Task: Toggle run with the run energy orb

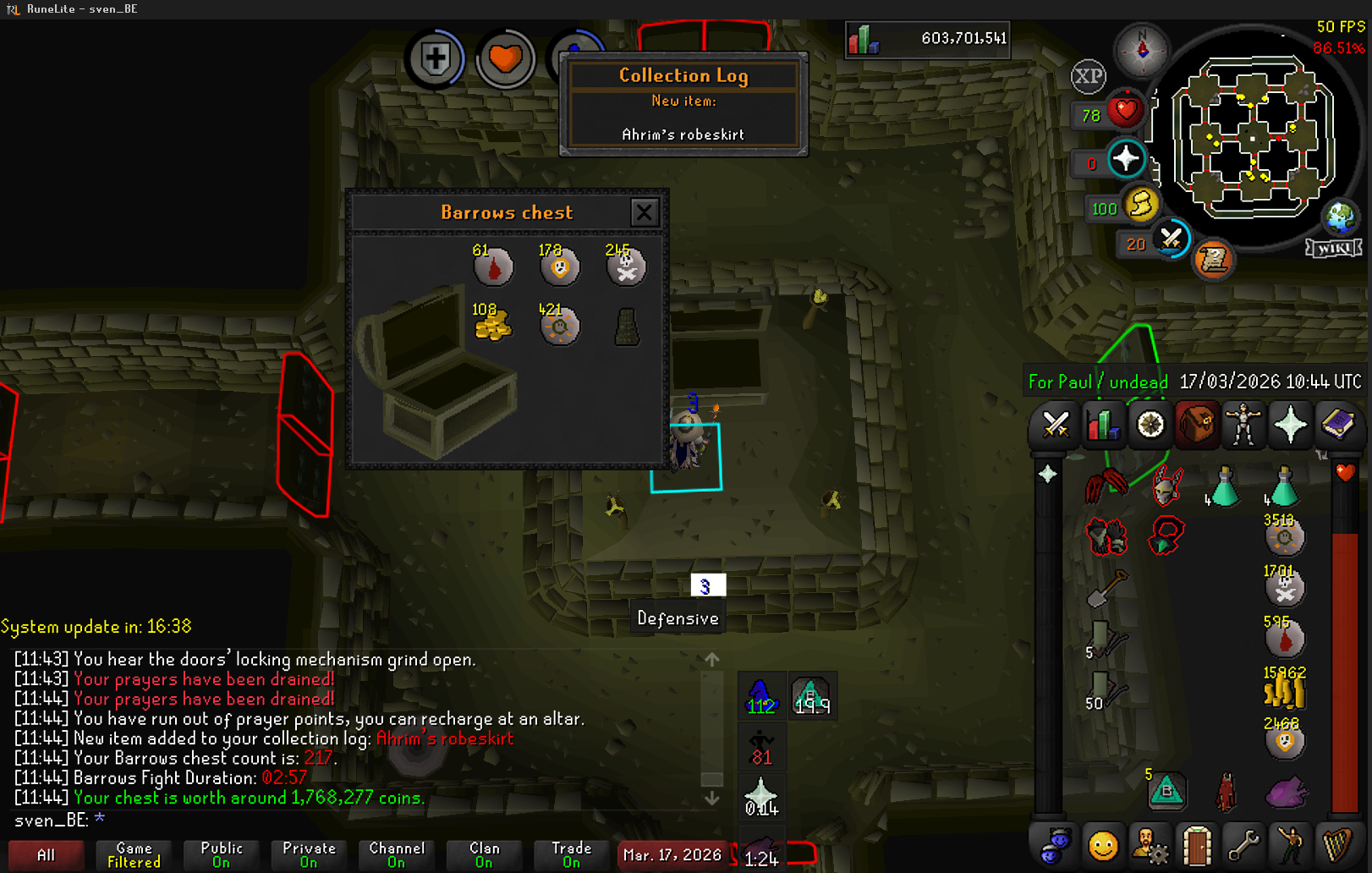Action: (1141, 205)
